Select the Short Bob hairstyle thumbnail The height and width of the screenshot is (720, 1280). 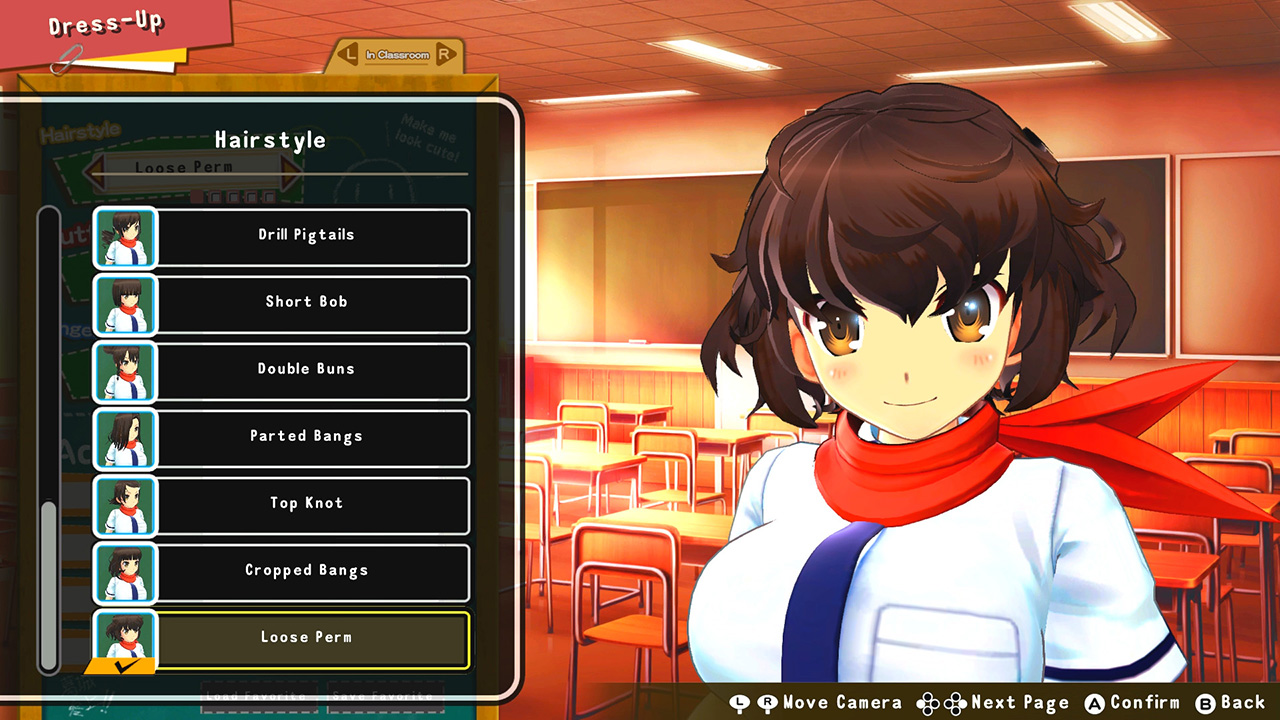(125, 304)
